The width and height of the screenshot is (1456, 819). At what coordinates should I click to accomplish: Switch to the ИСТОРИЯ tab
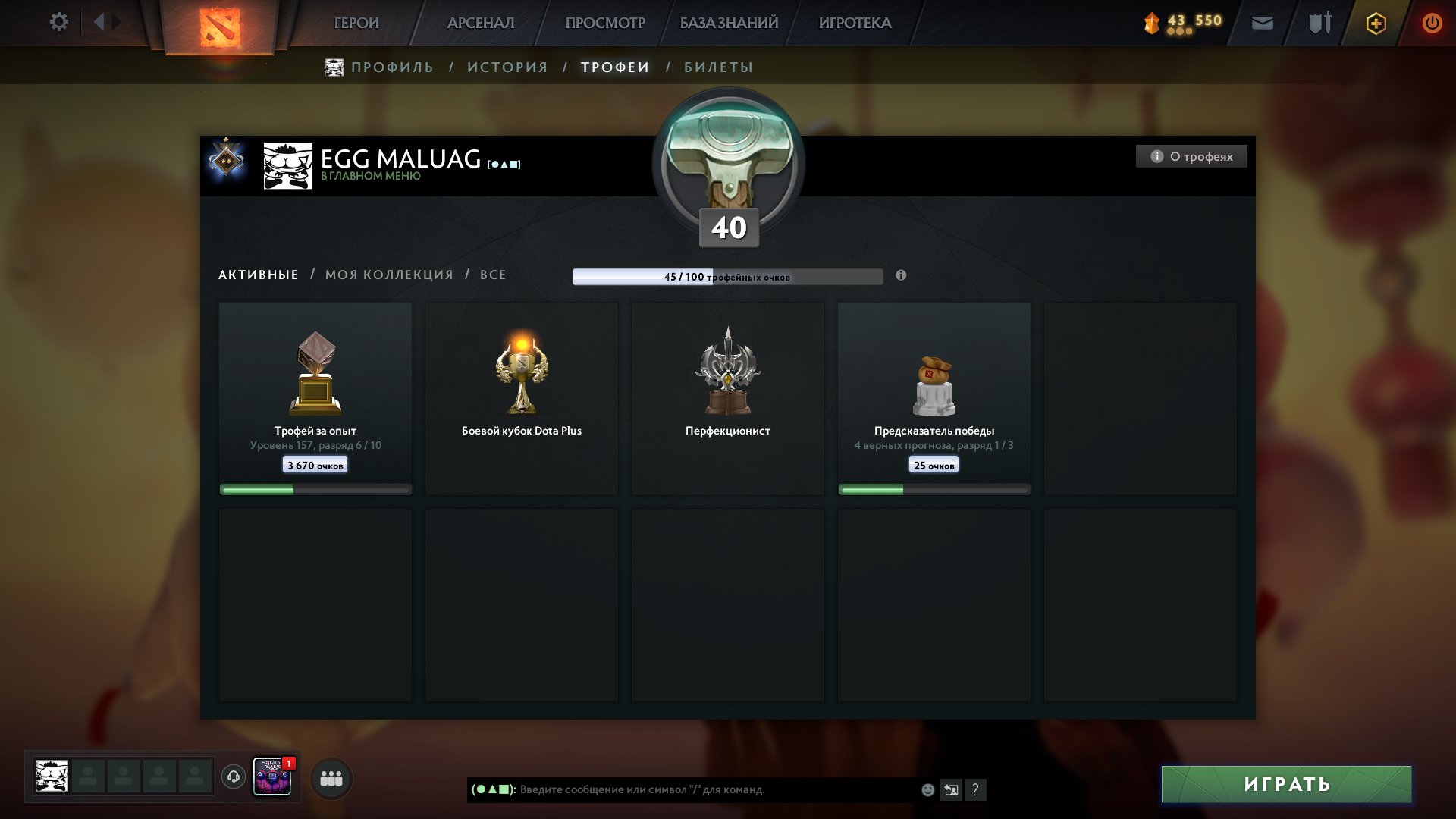pos(507,67)
